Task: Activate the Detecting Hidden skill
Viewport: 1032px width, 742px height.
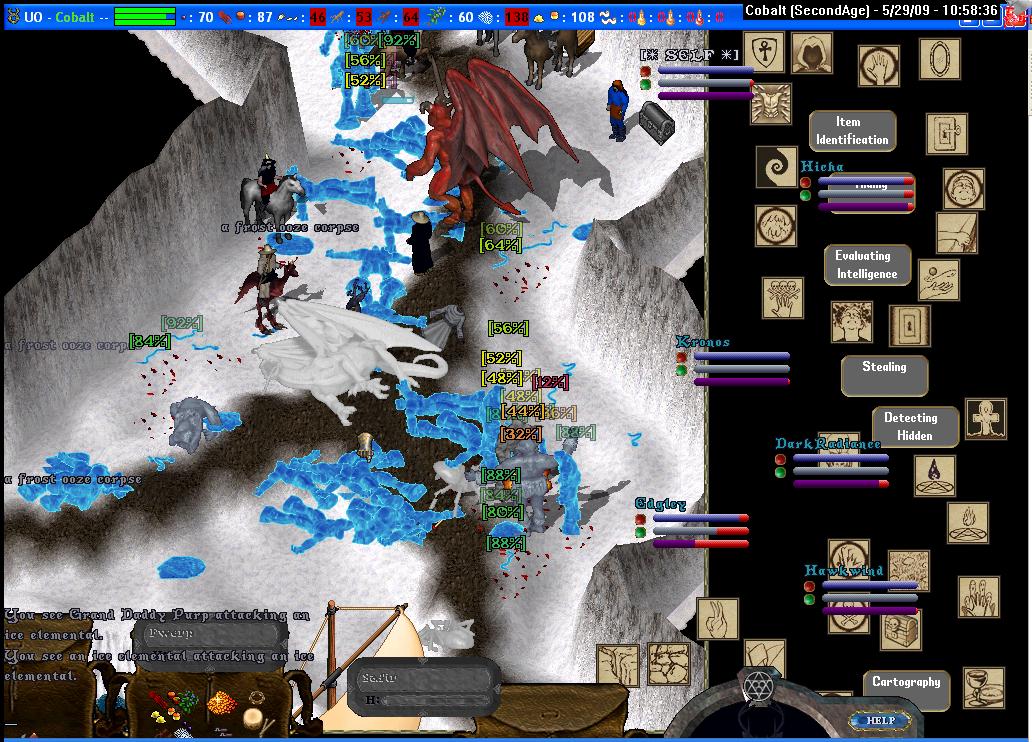Action: (x=910, y=427)
